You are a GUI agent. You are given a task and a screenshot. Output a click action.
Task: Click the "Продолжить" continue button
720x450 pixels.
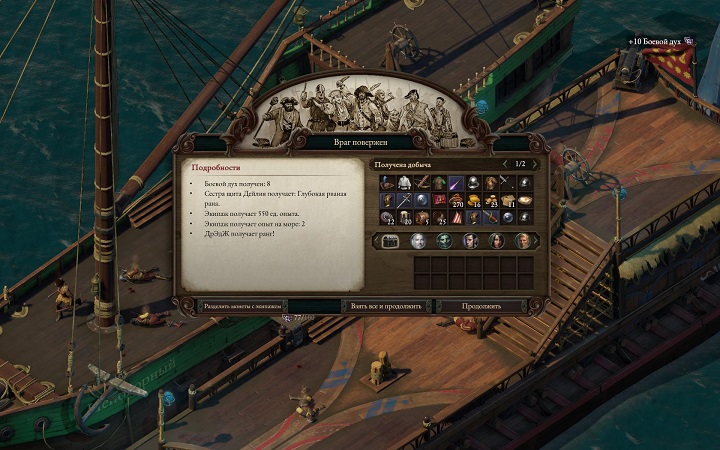tap(482, 305)
